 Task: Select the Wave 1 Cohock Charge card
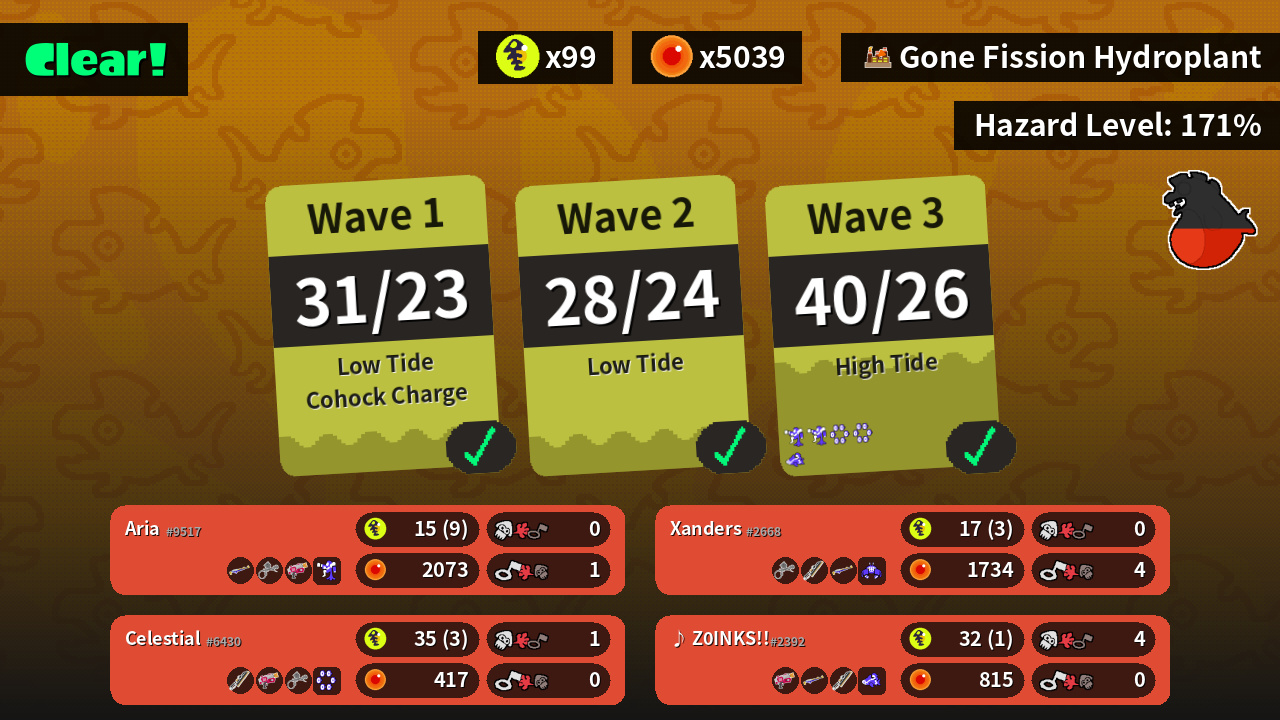click(382, 325)
